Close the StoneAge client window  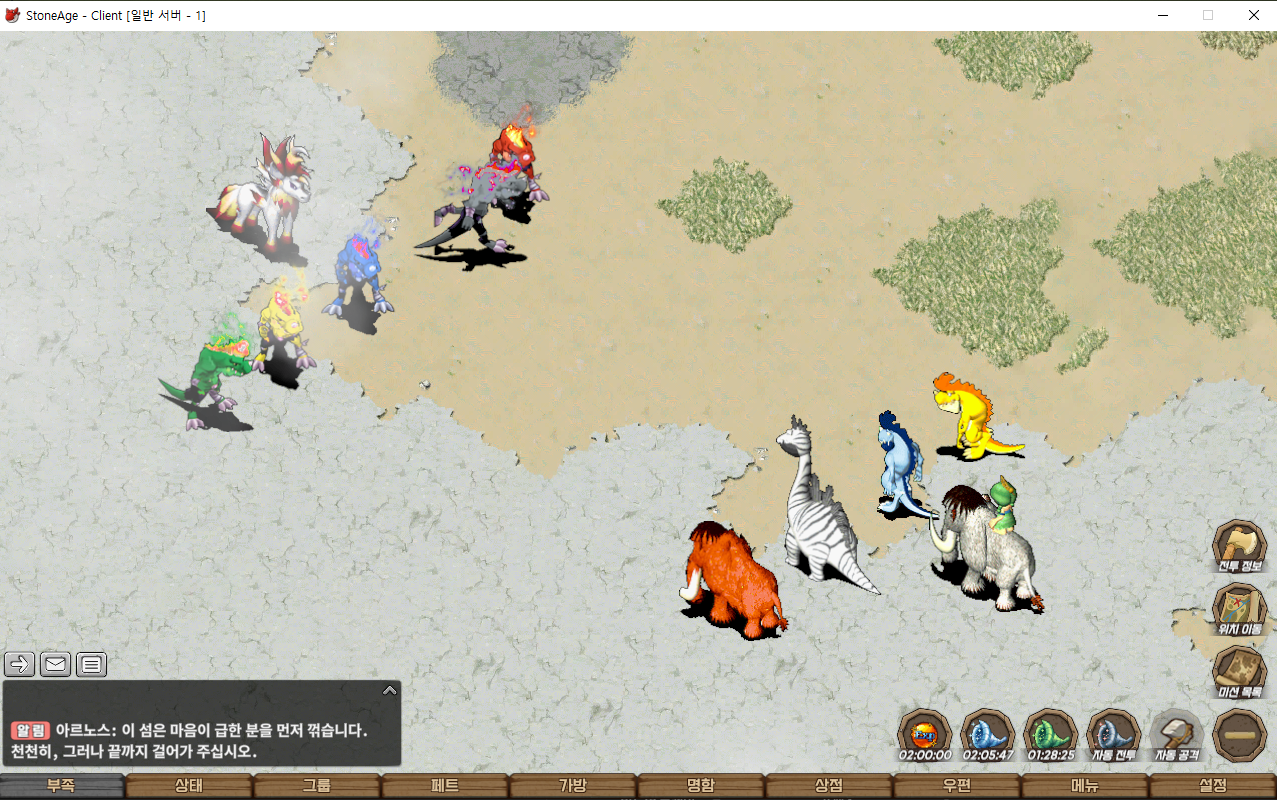tap(1253, 15)
